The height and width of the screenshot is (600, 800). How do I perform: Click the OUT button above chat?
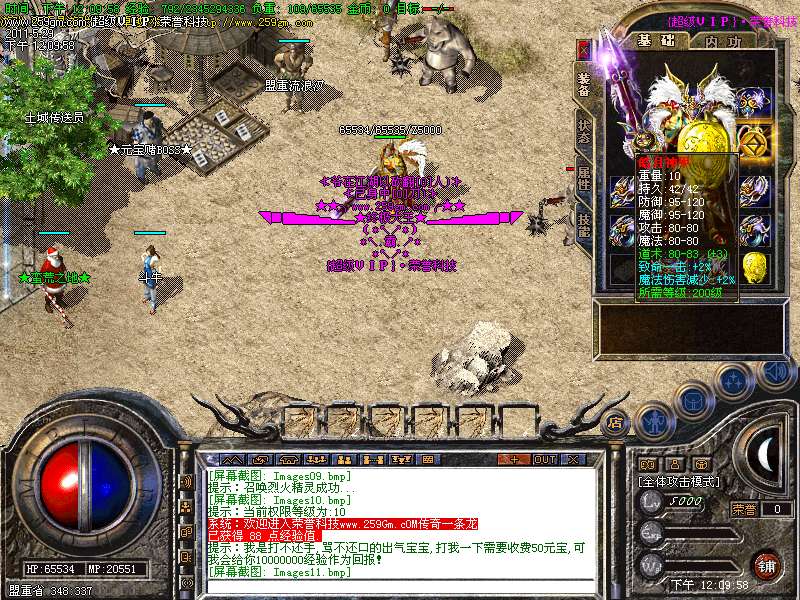[544, 459]
